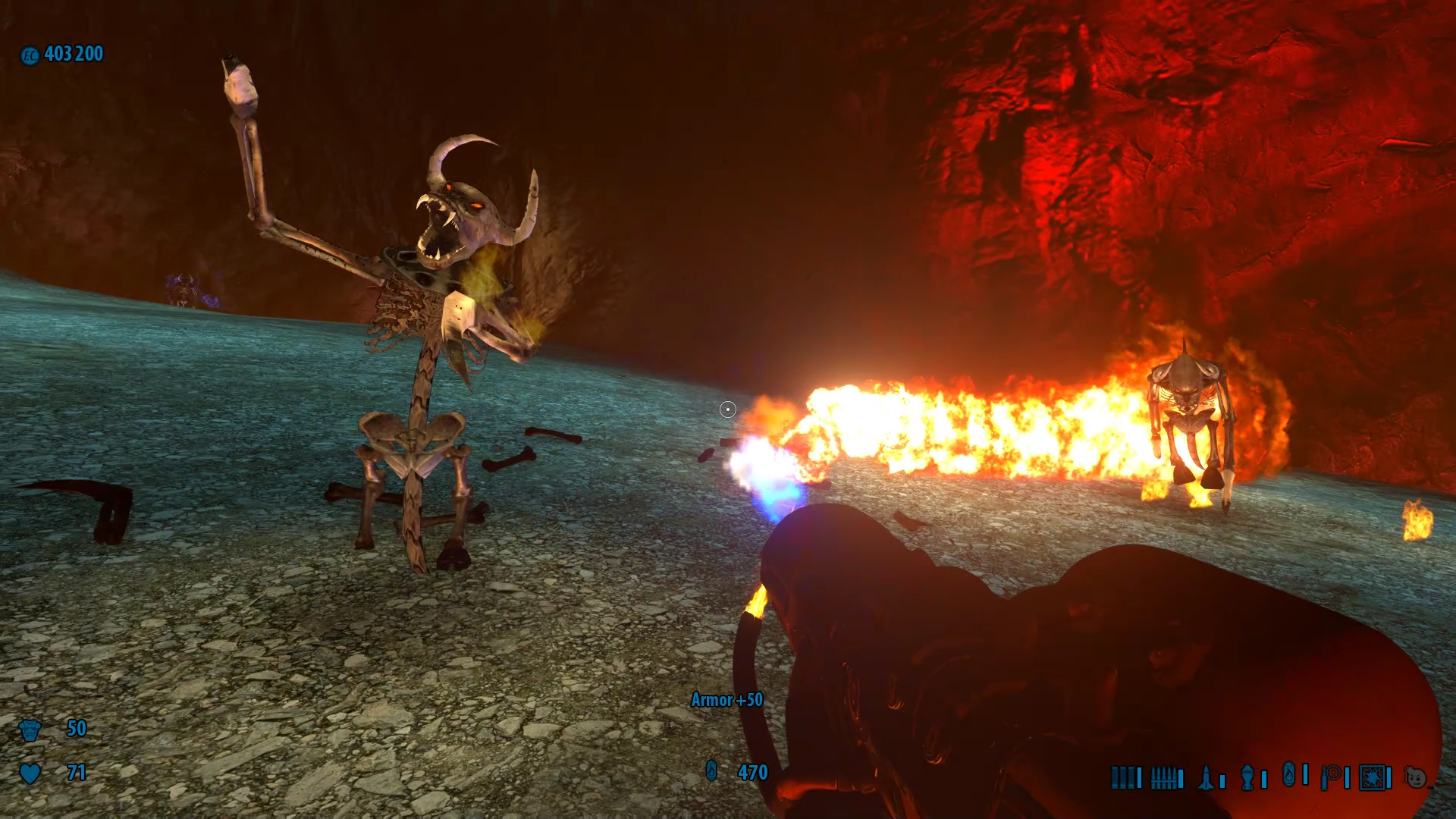Viewport: 1456px width, 819px height.
Task: Click the serious bomb face icon
Action: (1414, 777)
